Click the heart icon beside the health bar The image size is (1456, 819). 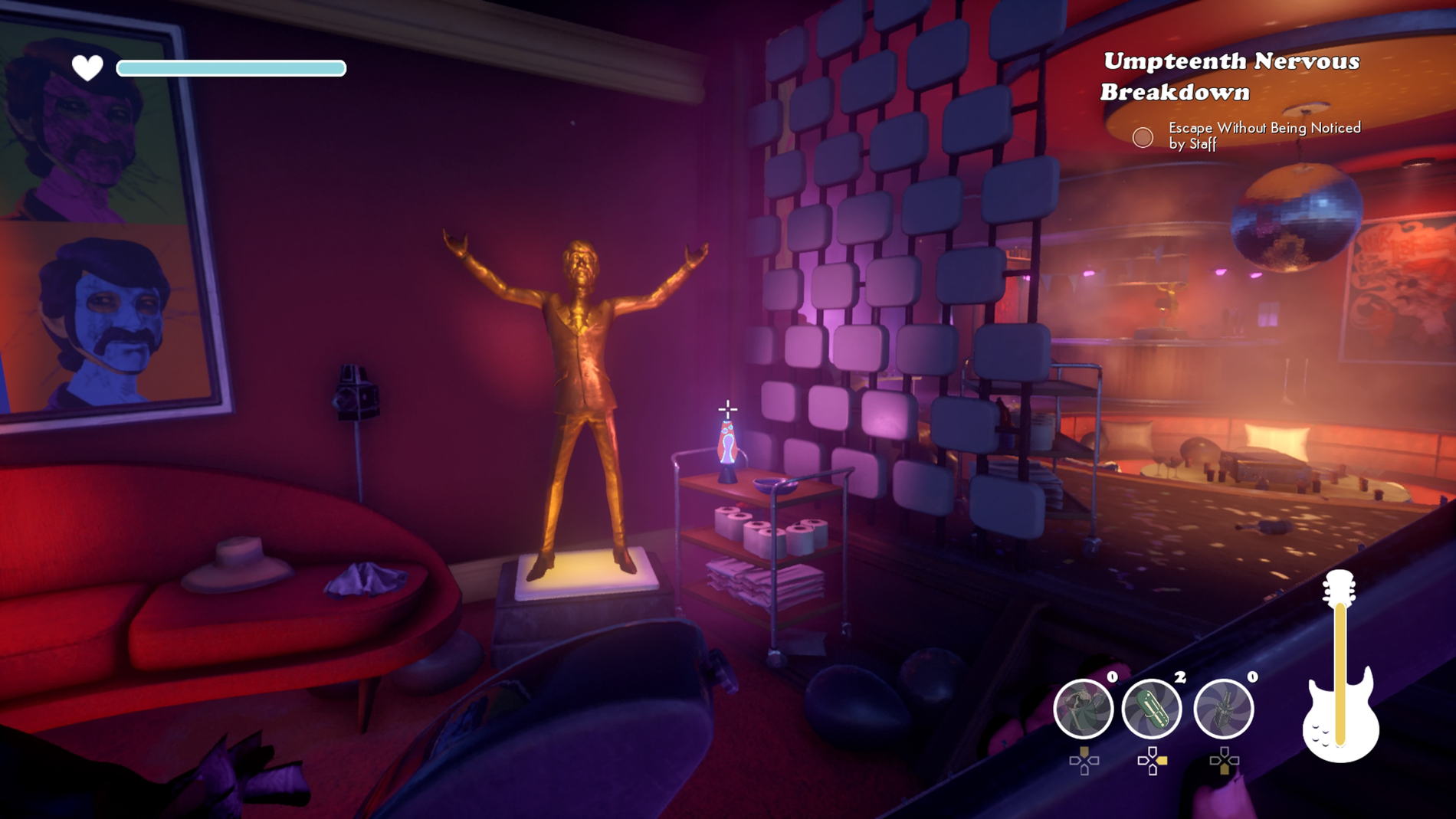(86, 67)
